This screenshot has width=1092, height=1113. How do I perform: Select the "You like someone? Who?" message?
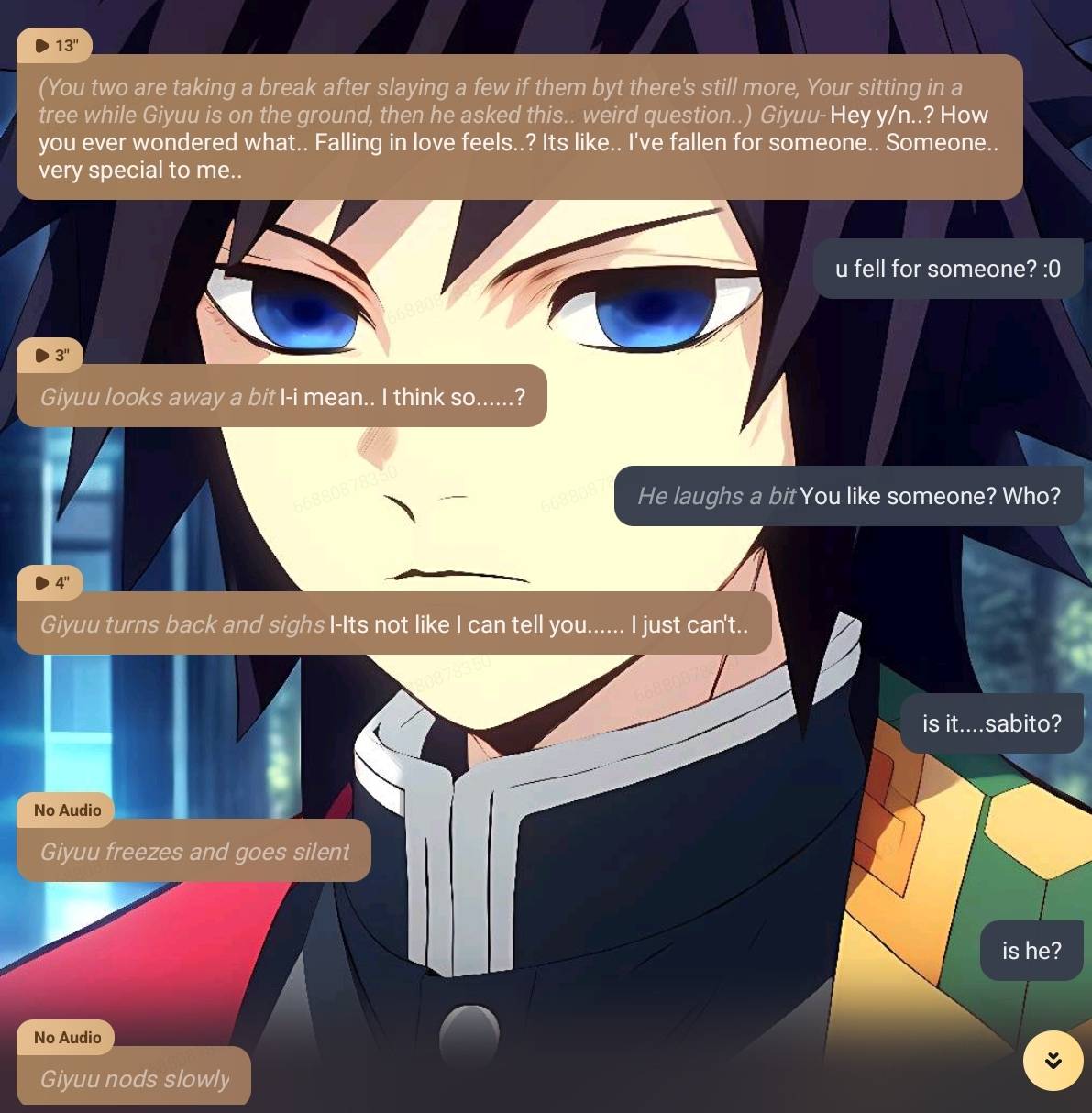pyautogui.click(x=848, y=496)
